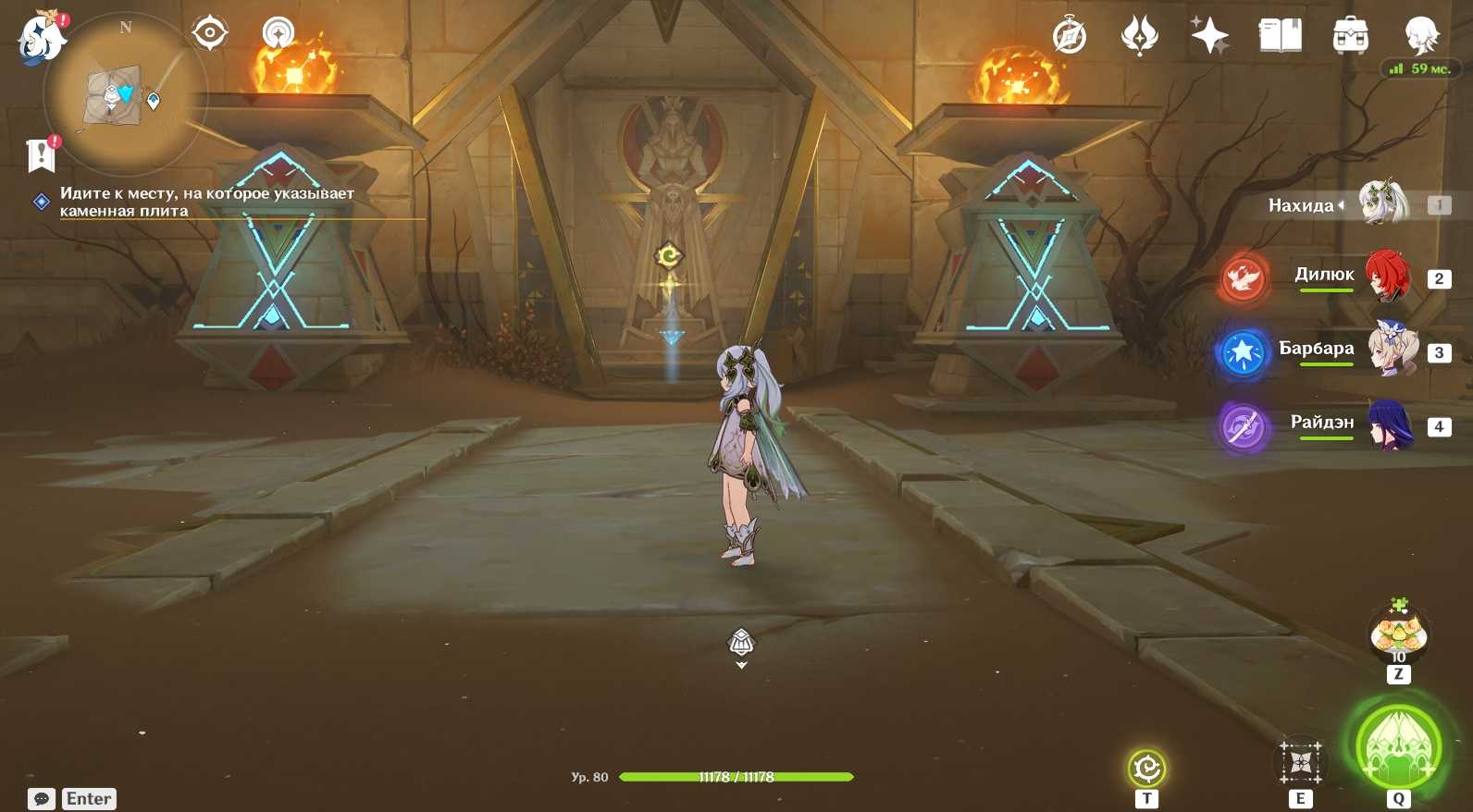Click the spiral icon beside the minimap
The height and width of the screenshot is (812, 1473).
pos(279,33)
